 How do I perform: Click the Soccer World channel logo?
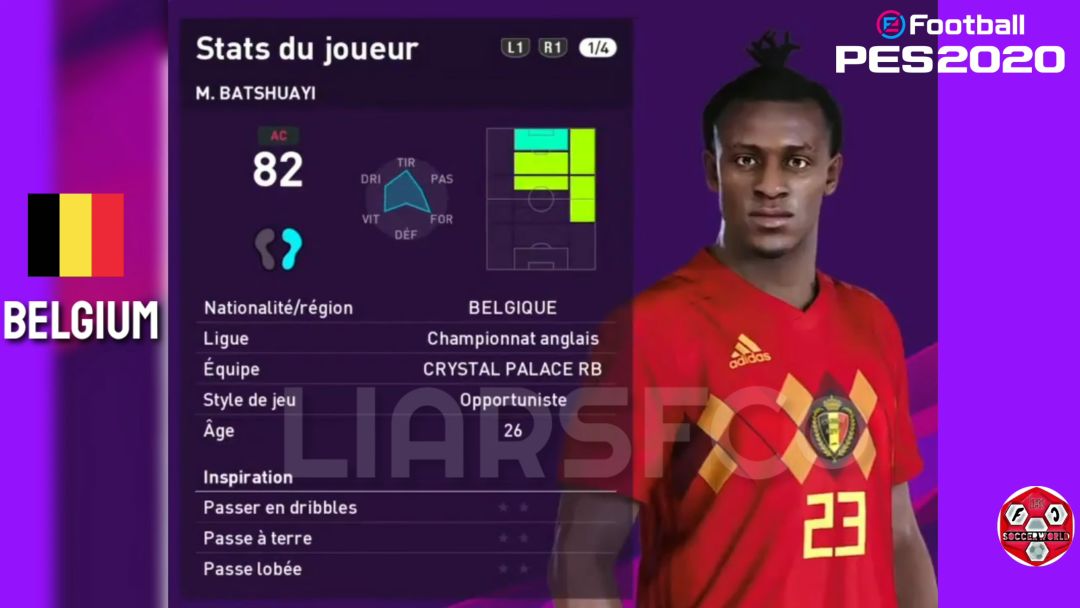point(1035,526)
